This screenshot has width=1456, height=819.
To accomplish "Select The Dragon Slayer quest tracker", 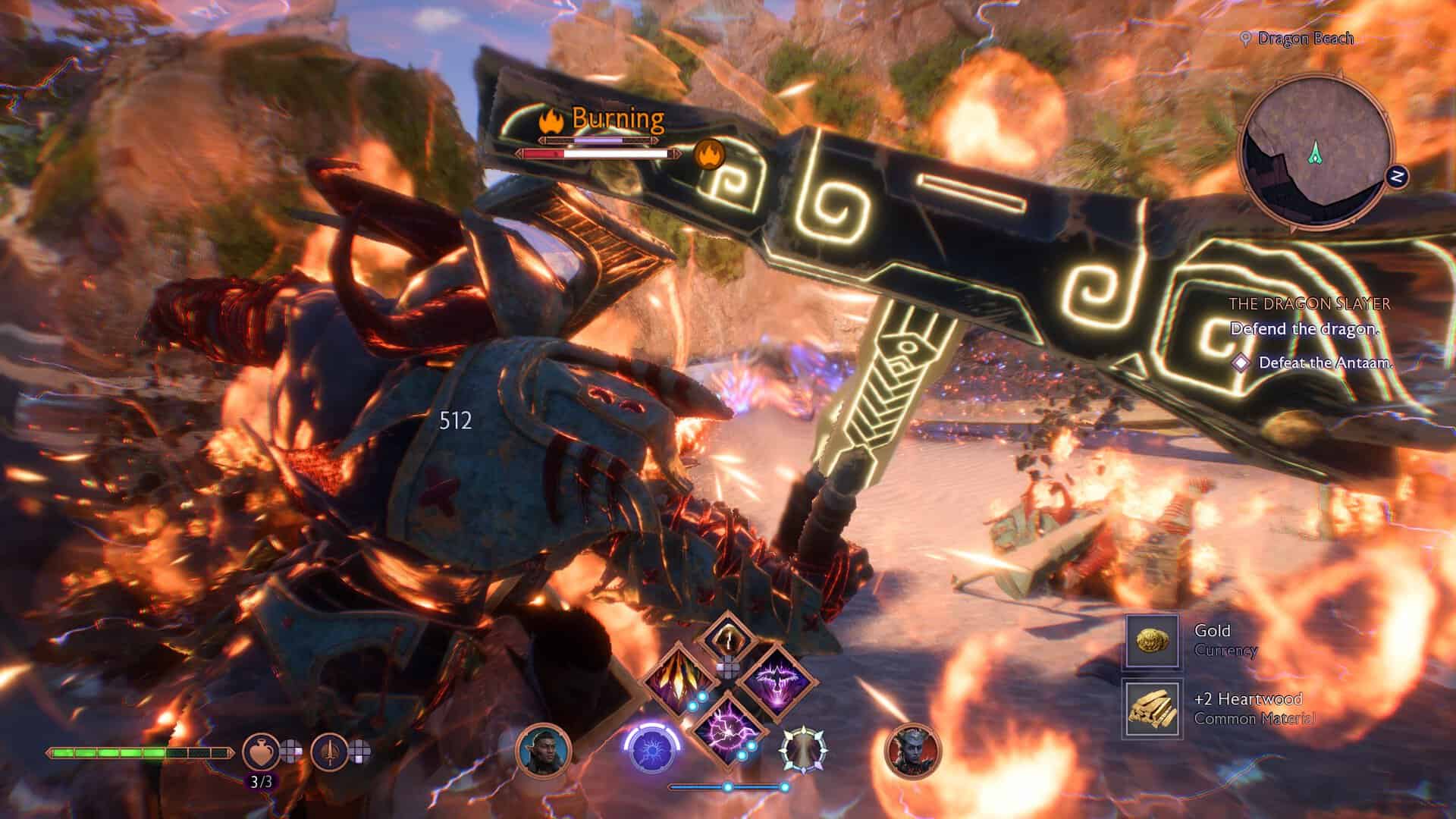I will pyautogui.click(x=1309, y=304).
